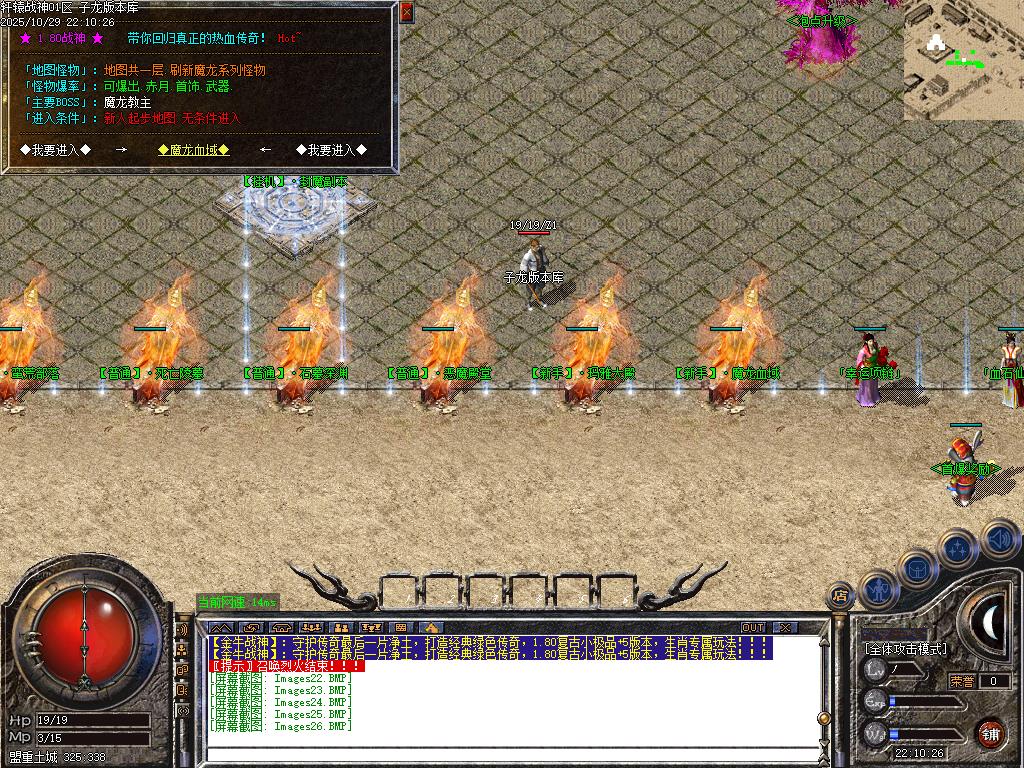Viewport: 1024px width, 768px height.
Task: Open the skills sparkle icon
Action: pyautogui.click(x=958, y=549)
